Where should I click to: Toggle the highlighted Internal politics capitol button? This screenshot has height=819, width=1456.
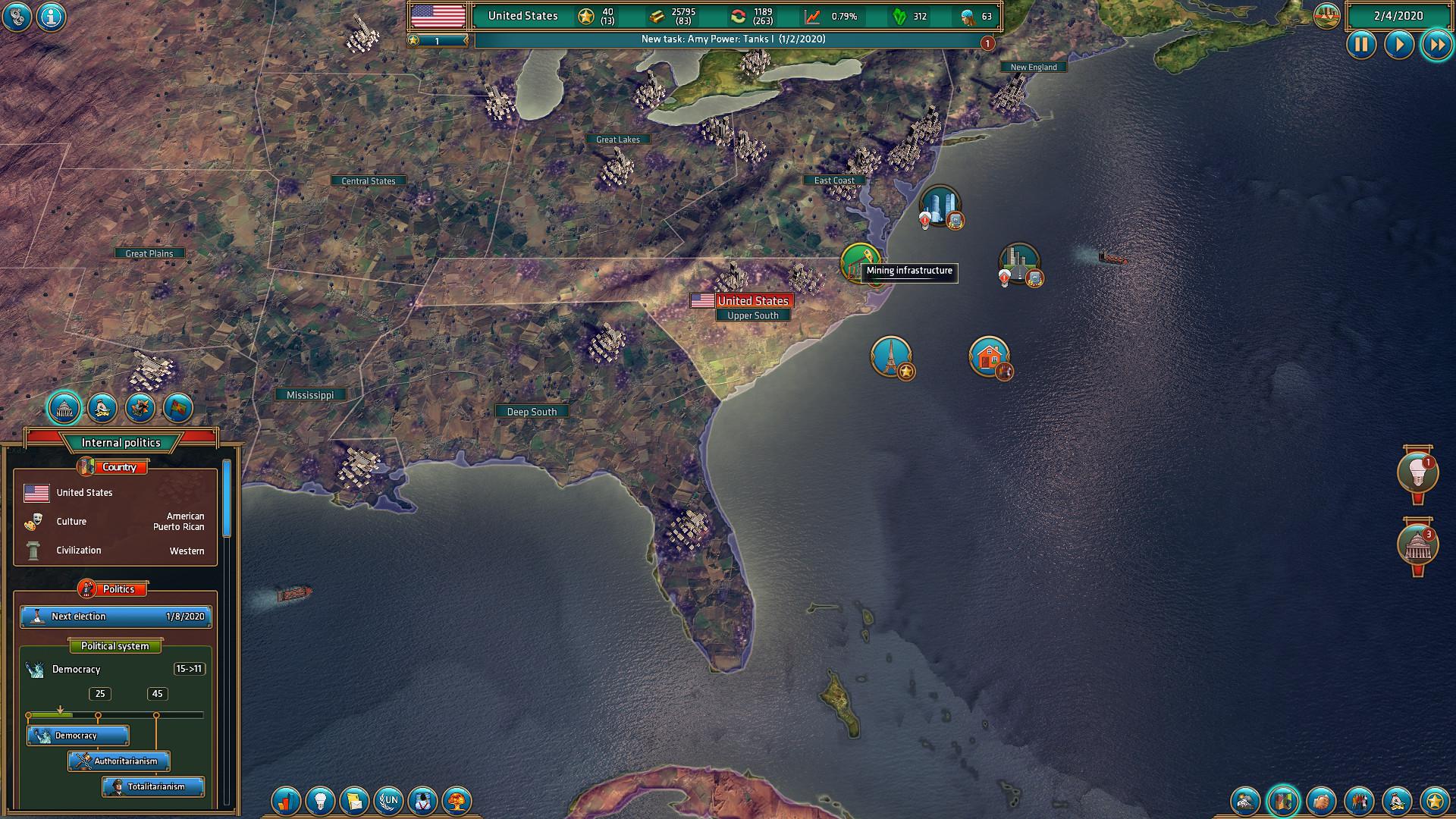(64, 408)
